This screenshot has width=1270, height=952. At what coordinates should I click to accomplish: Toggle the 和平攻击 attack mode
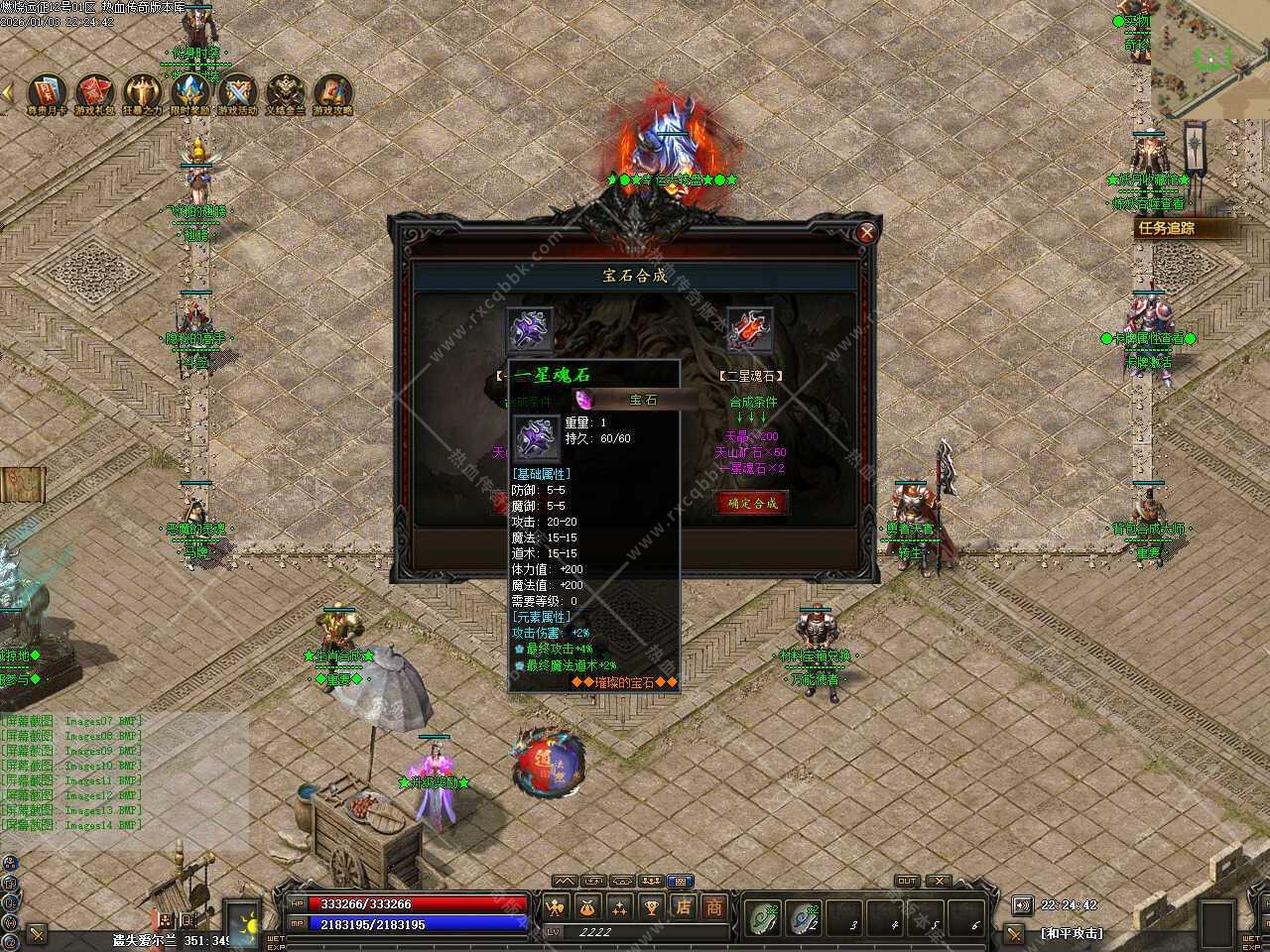(1072, 933)
